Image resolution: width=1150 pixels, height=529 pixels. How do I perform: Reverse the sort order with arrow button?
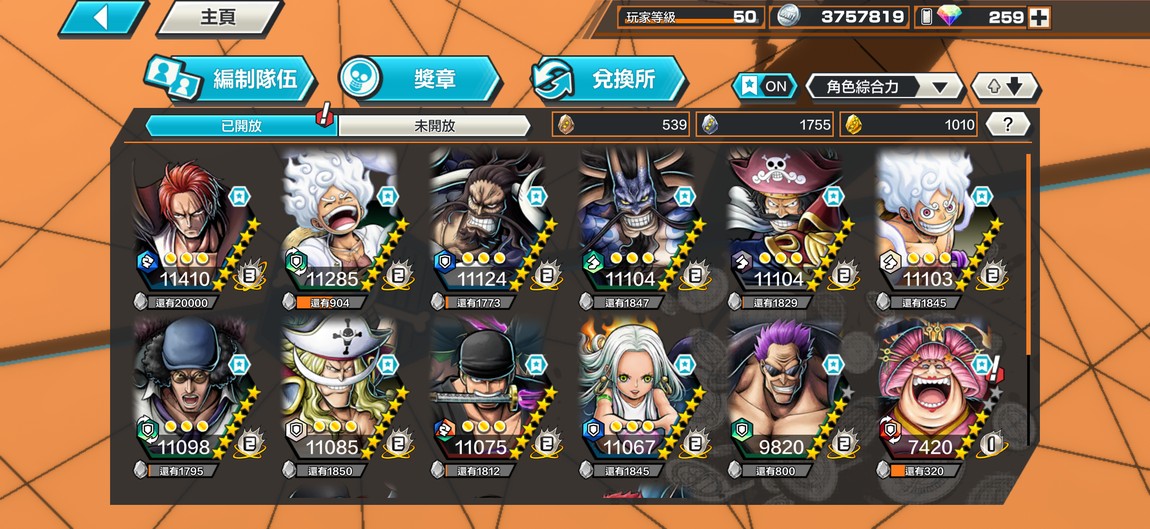click(1005, 86)
